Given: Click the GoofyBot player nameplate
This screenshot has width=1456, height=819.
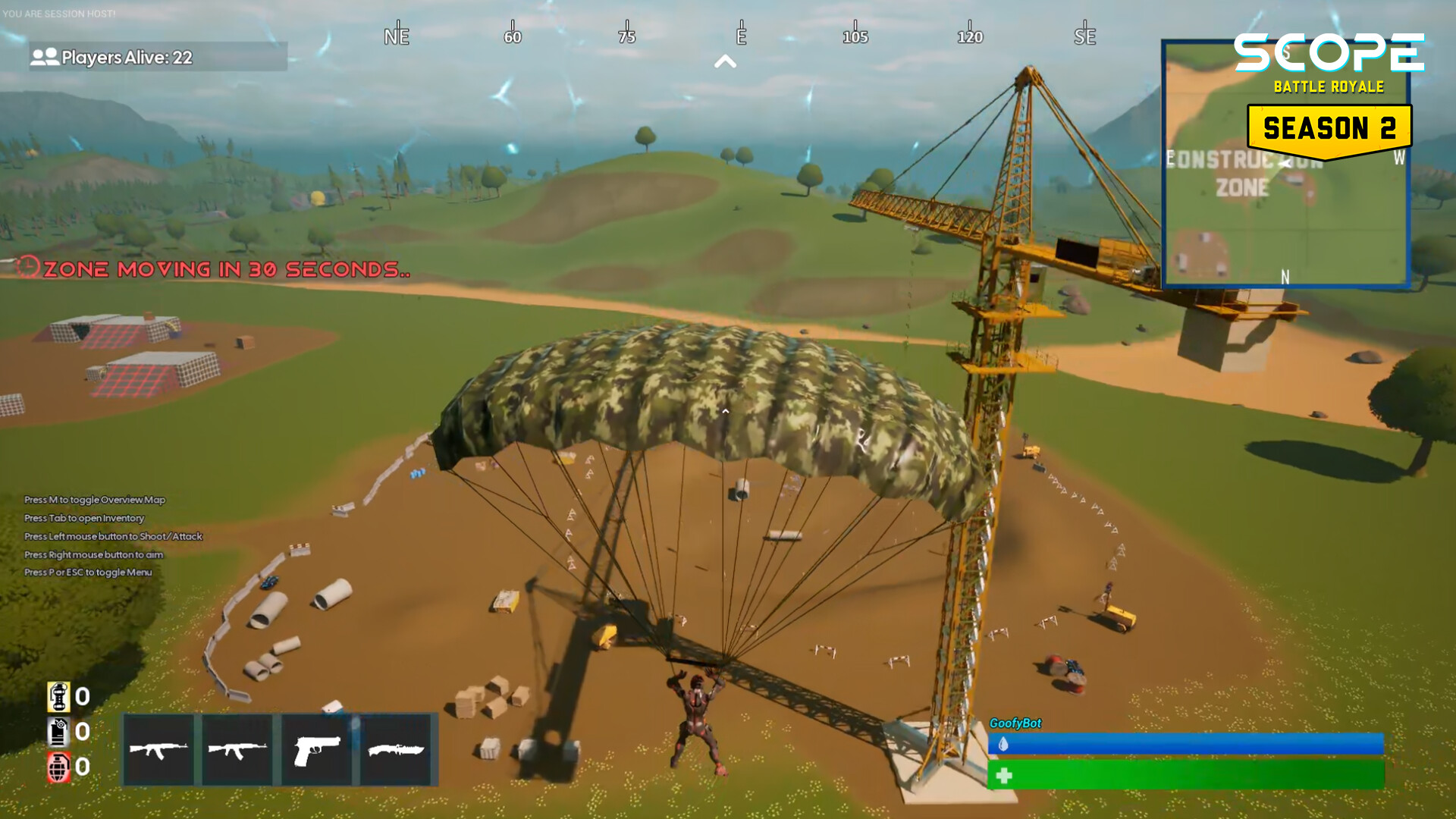Looking at the screenshot, I should coord(1017,723).
